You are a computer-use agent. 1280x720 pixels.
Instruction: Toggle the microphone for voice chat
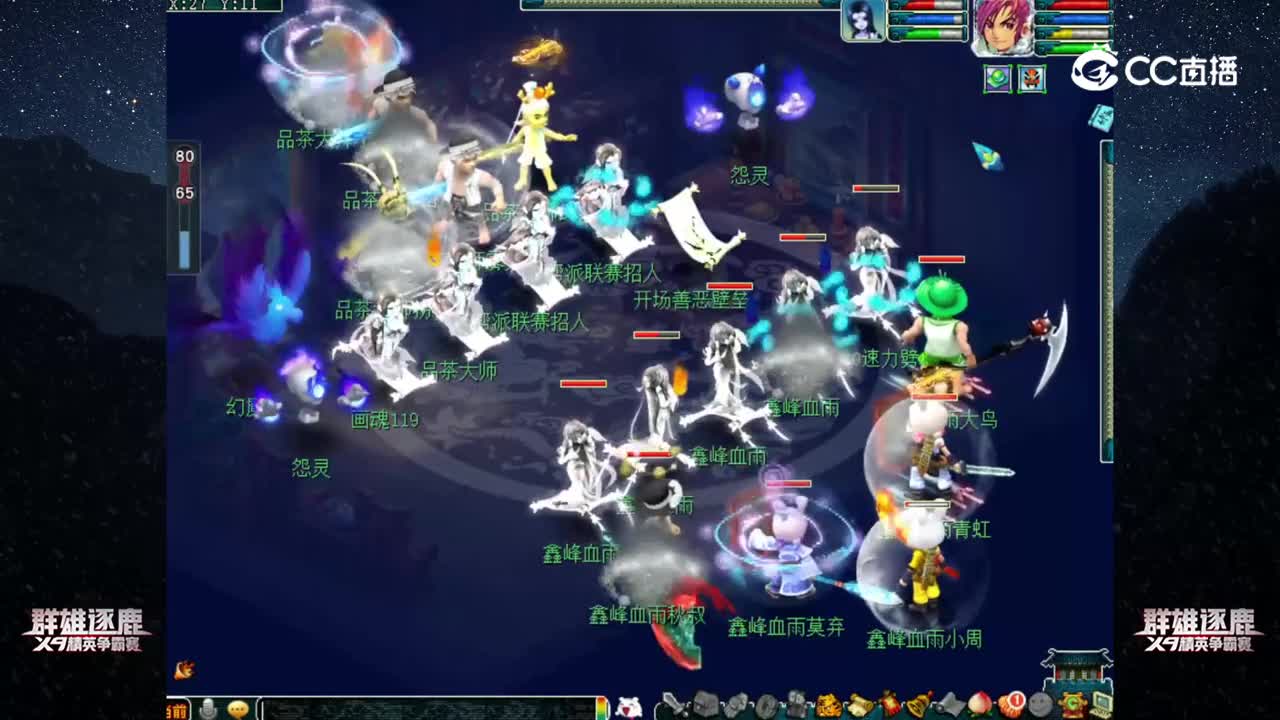pos(207,707)
